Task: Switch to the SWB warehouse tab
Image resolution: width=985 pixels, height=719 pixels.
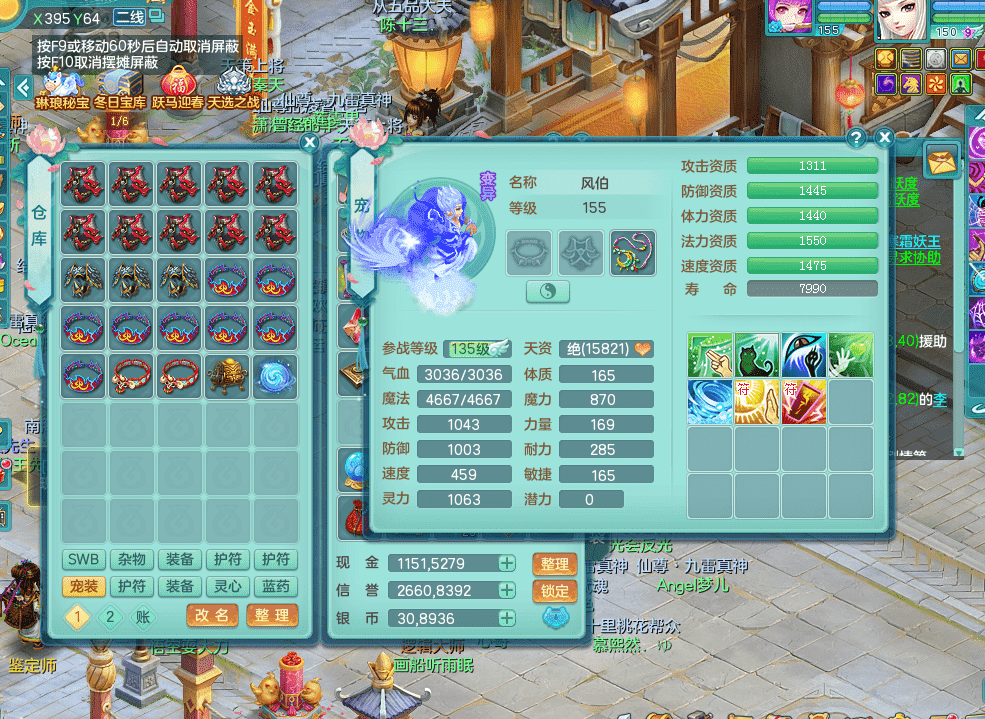Action: (x=84, y=560)
